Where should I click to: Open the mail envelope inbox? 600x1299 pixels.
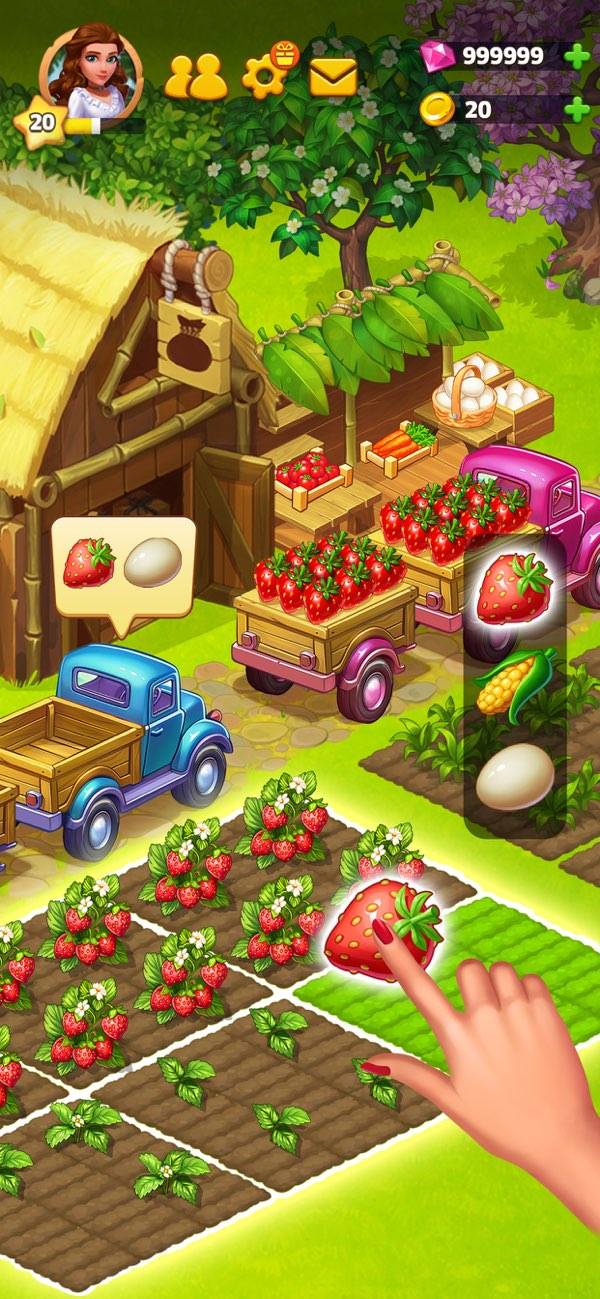tap(333, 76)
